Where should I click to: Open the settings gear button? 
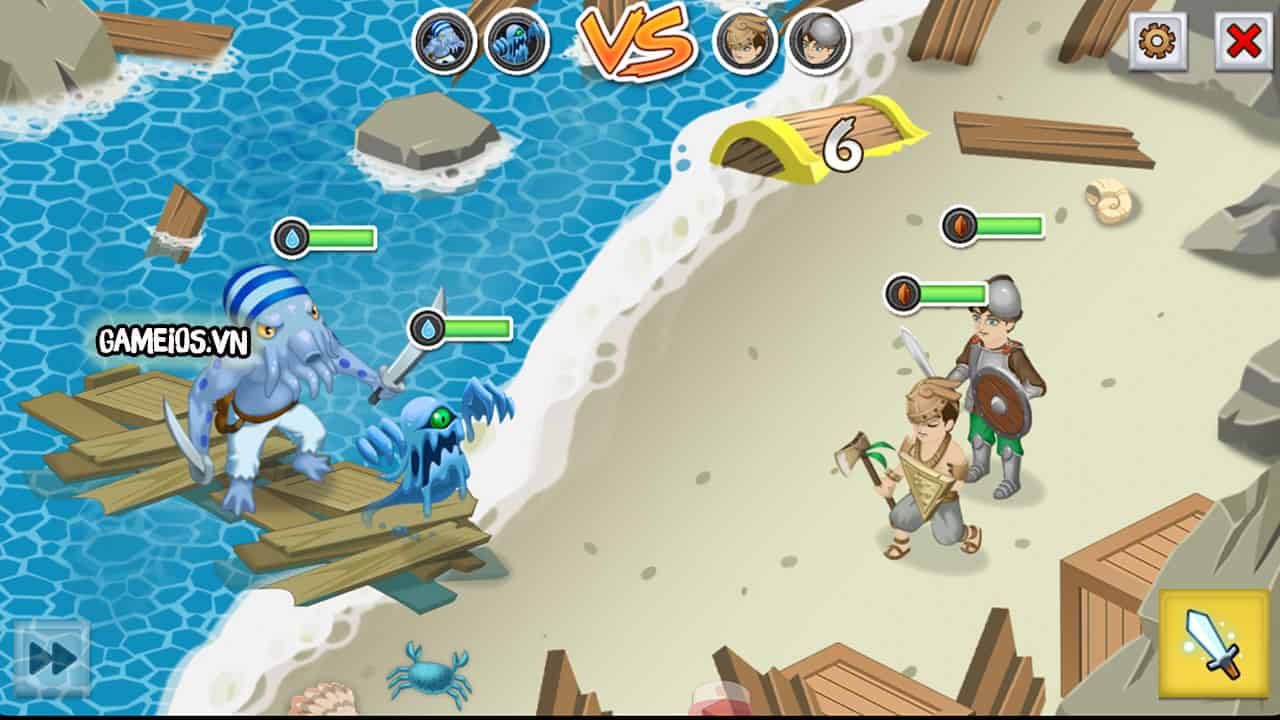[1157, 44]
